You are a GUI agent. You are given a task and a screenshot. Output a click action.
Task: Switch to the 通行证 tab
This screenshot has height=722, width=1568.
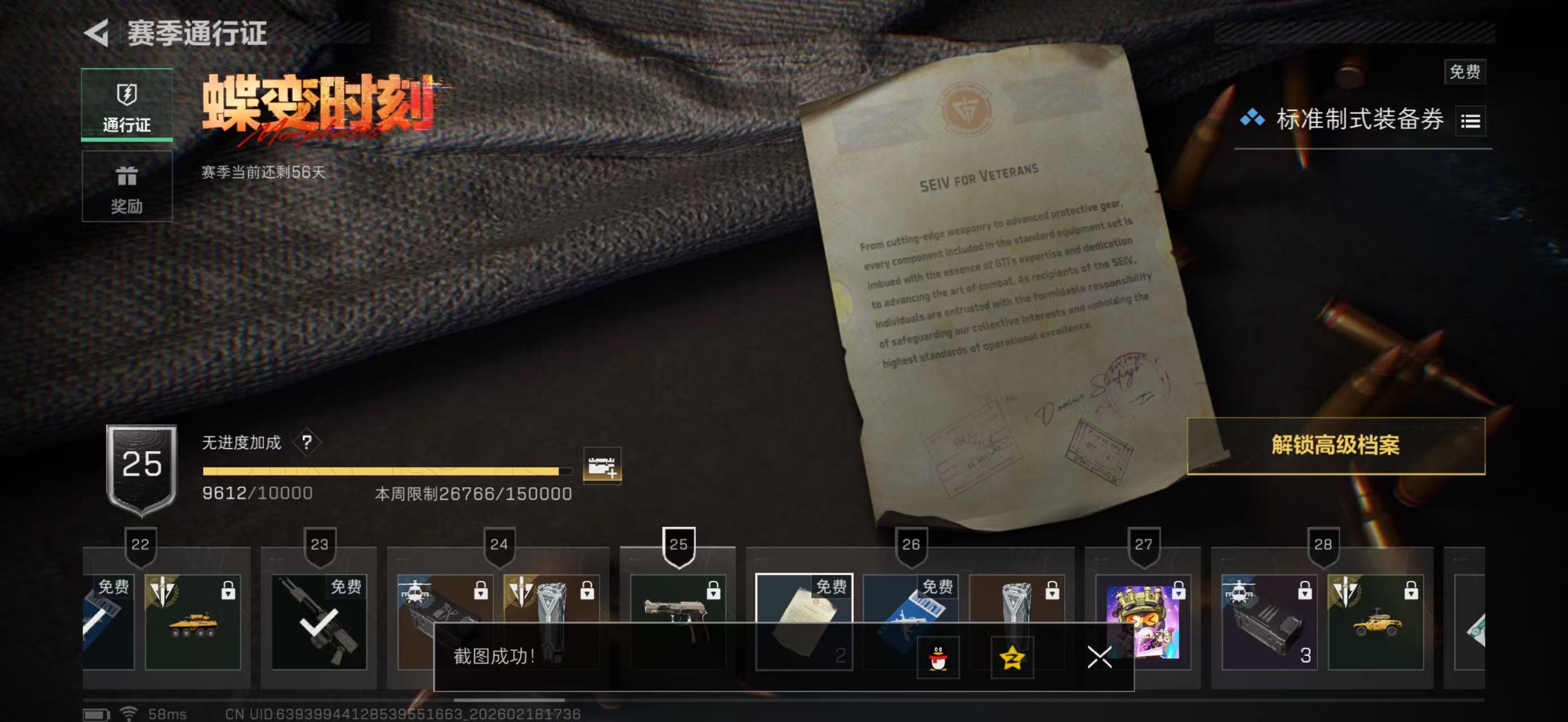127,103
